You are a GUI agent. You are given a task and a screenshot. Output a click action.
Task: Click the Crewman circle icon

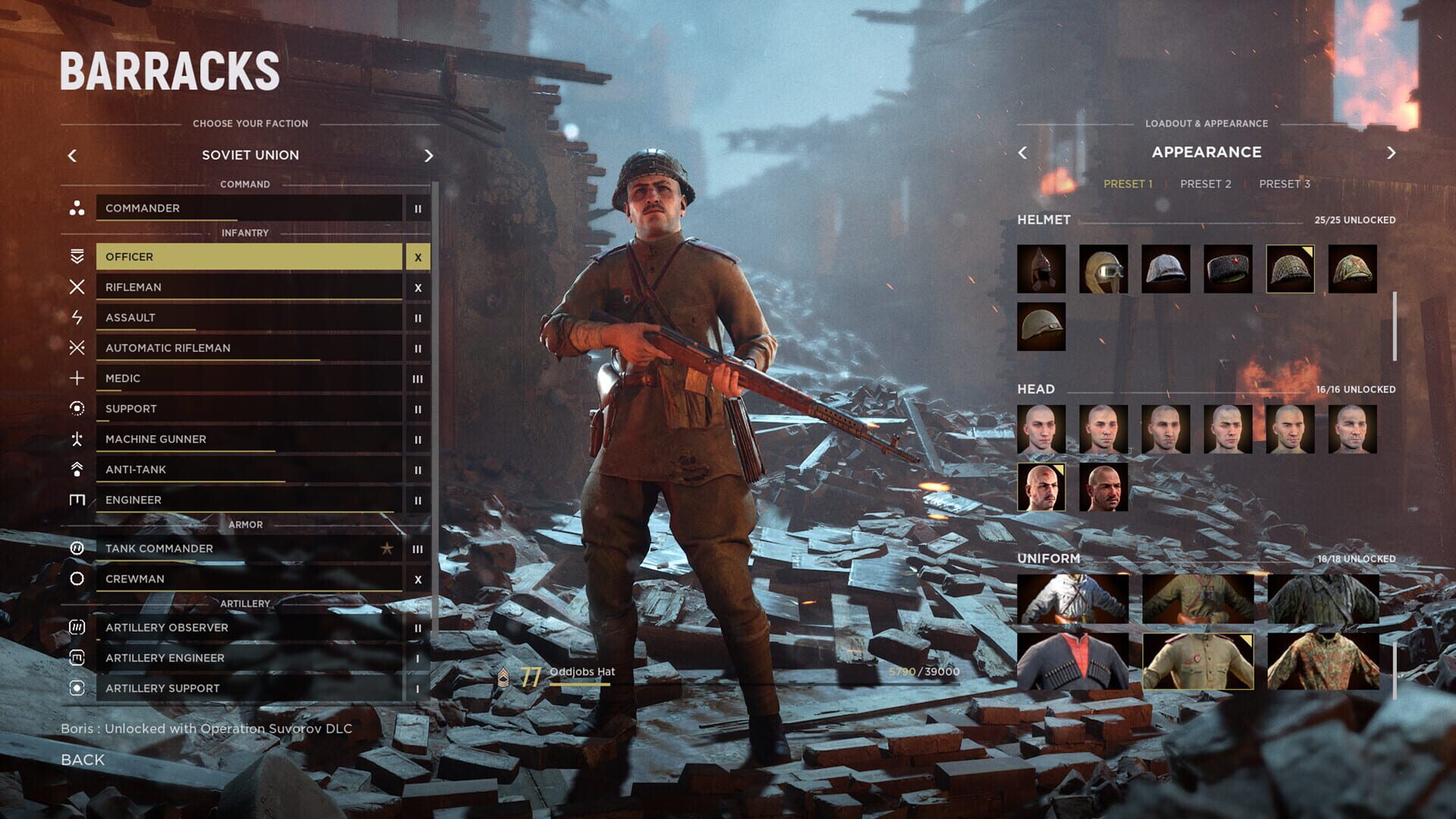point(76,578)
